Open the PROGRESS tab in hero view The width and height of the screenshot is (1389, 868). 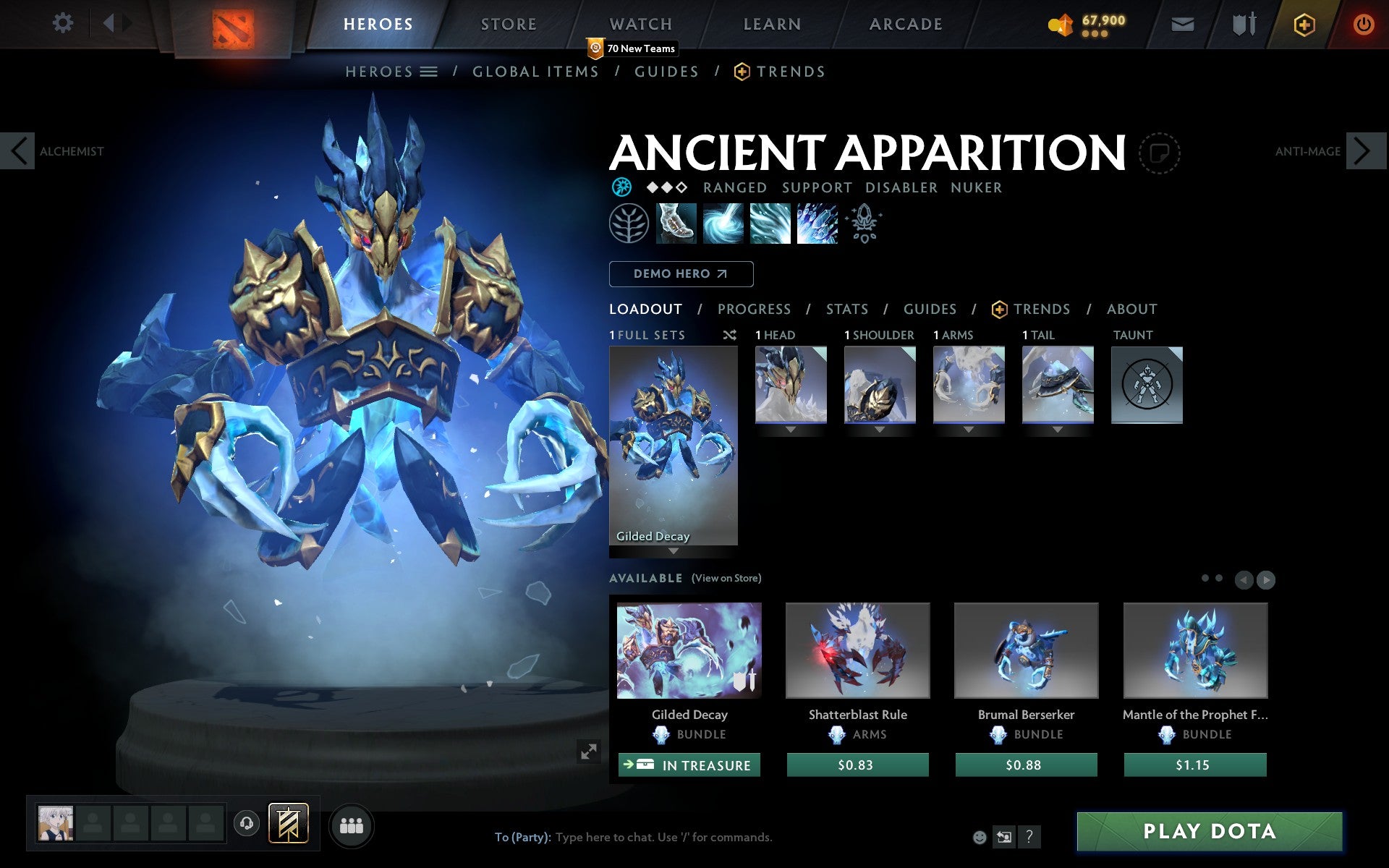754,309
